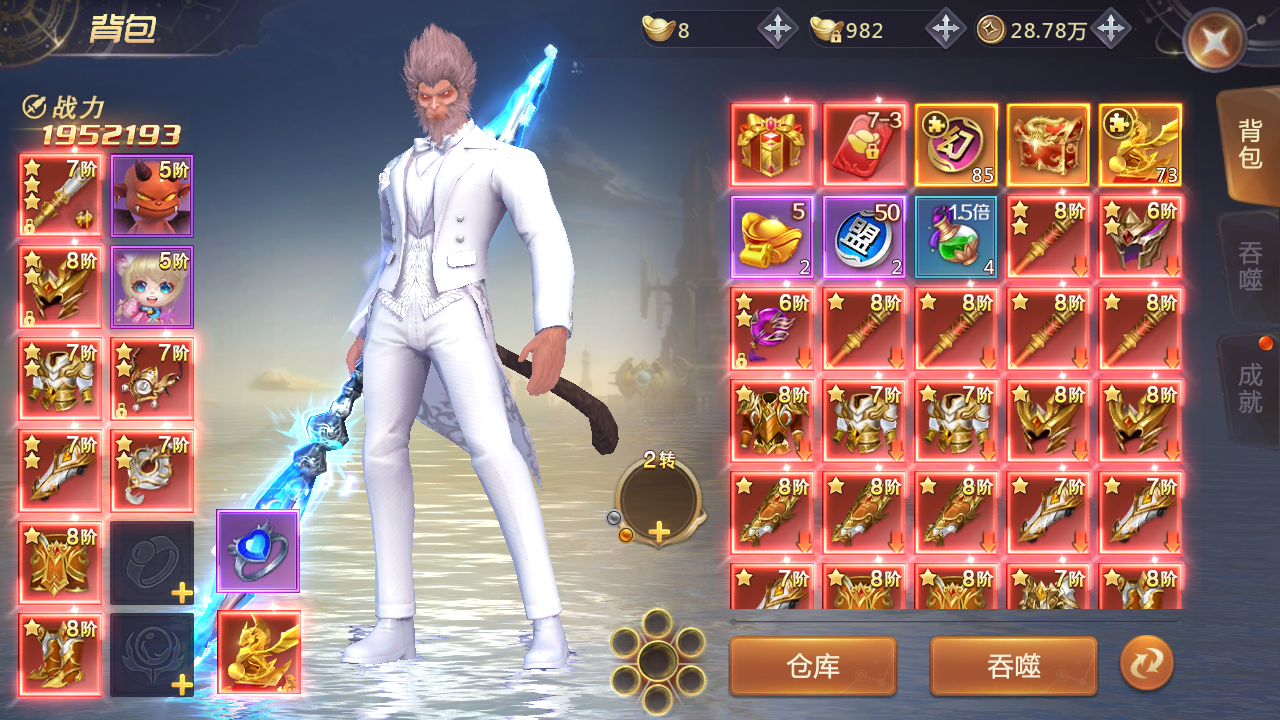Sort the bag with the refresh icon
The image size is (1280, 720).
click(1146, 664)
